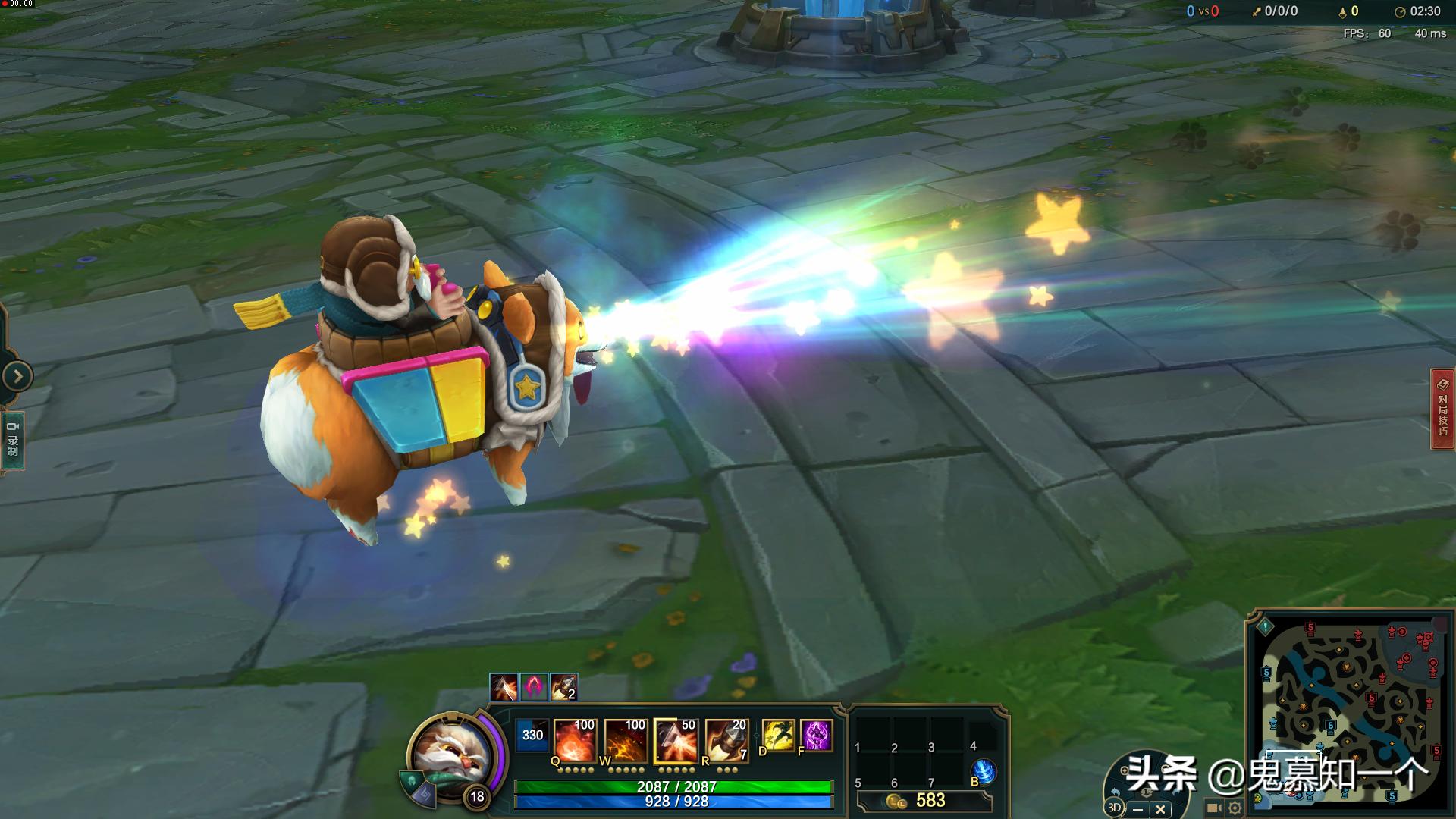
Task: Cast the Q fireball ability
Action: pyautogui.click(x=575, y=740)
